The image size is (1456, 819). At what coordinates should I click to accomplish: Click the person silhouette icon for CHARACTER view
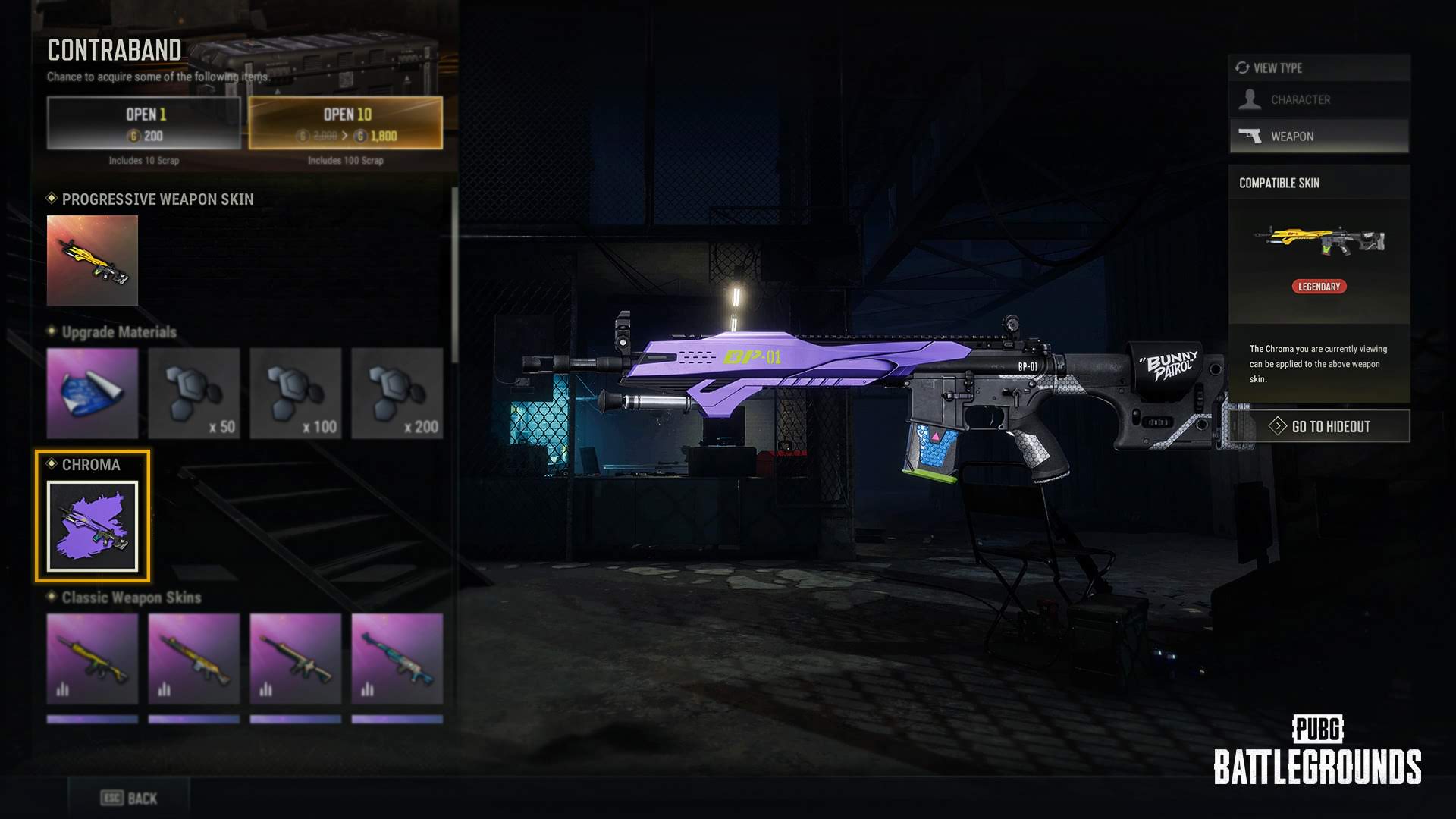1251,99
